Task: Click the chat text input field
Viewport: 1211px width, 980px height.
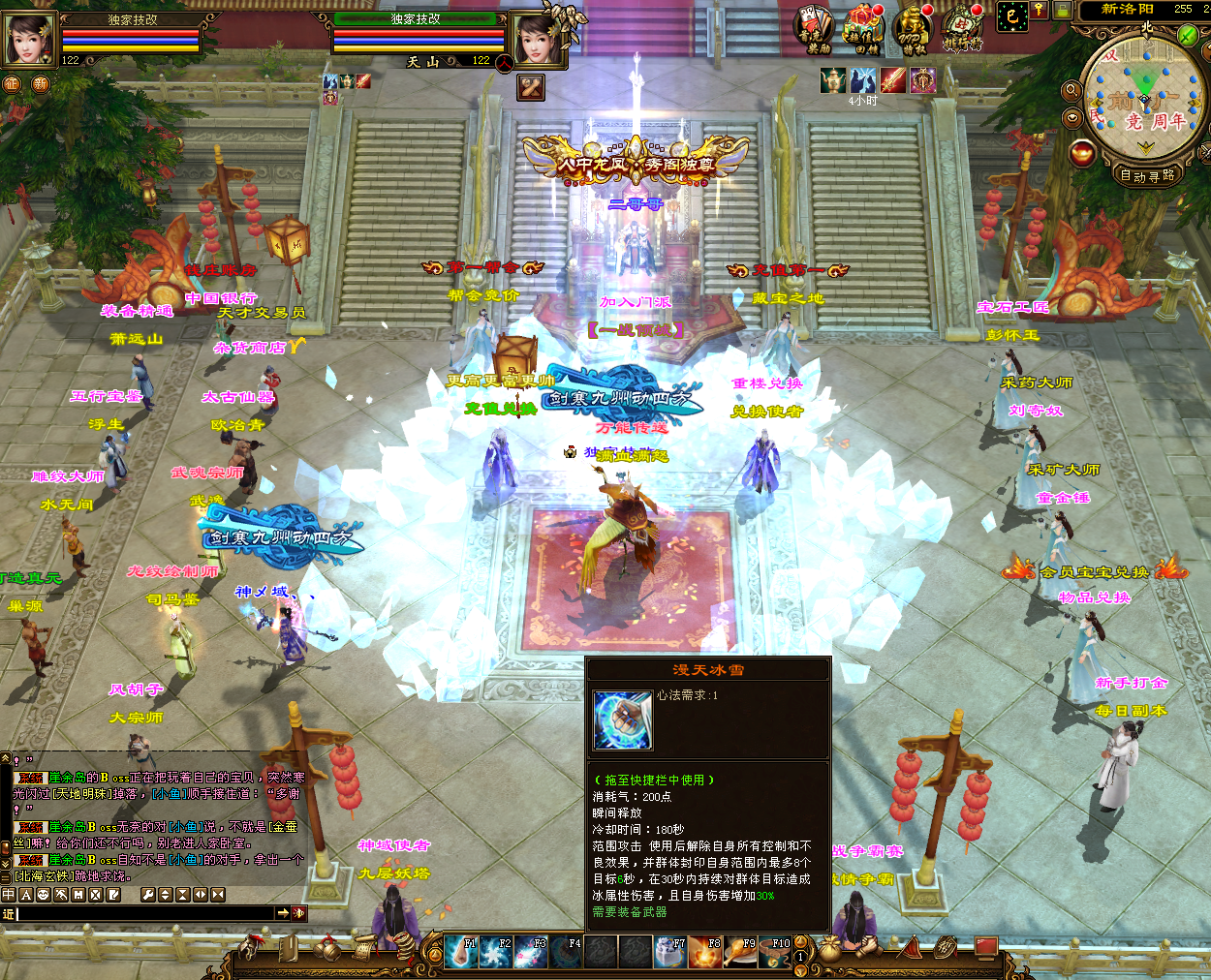Action: point(145,913)
